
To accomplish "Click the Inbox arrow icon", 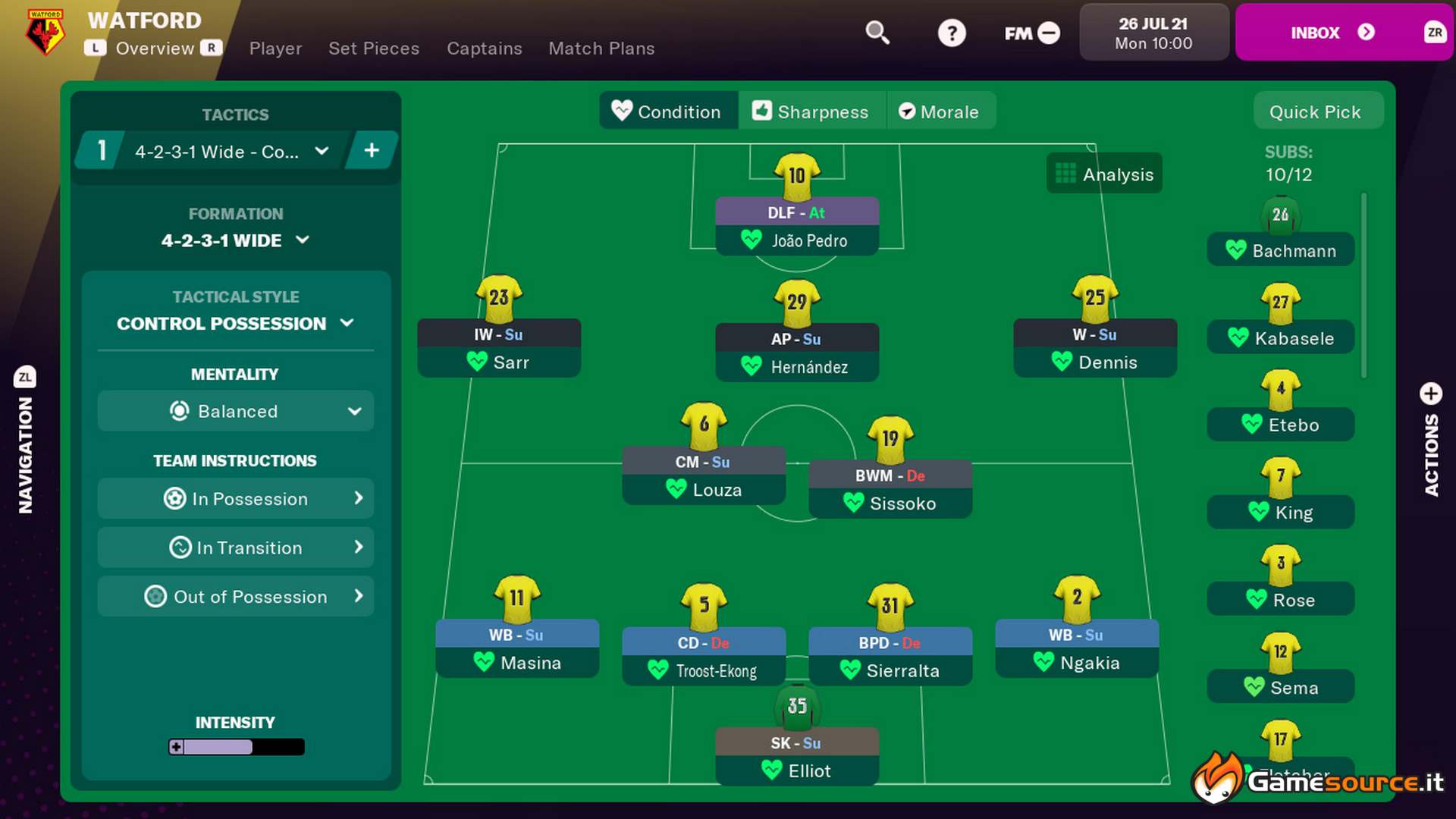I will pyautogui.click(x=1367, y=33).
